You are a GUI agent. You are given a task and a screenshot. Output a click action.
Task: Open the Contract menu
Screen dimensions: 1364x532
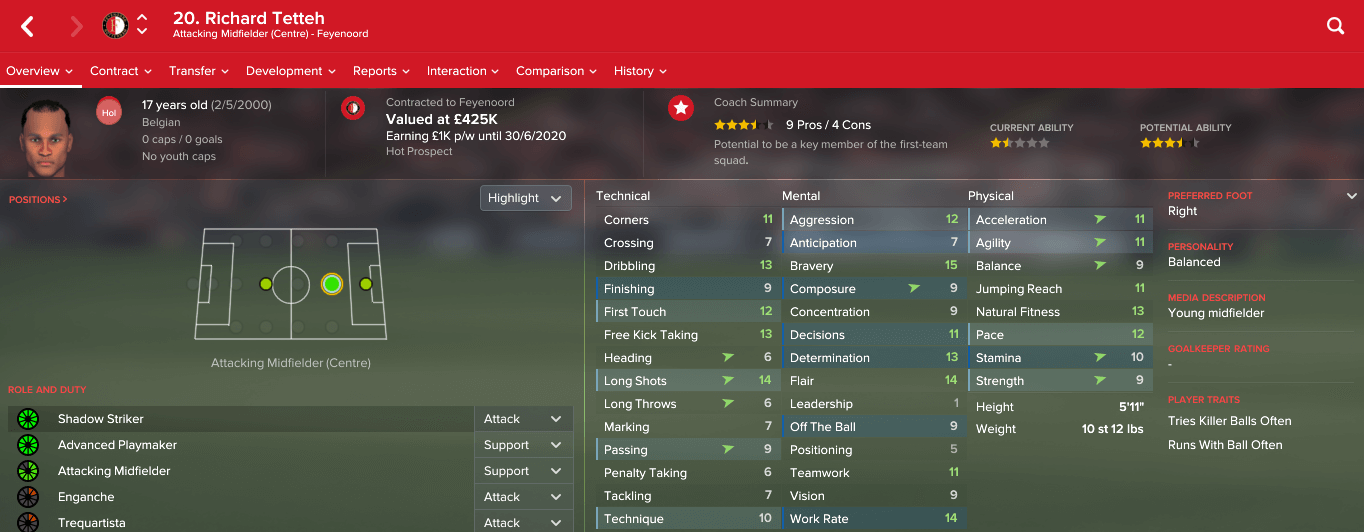click(120, 71)
